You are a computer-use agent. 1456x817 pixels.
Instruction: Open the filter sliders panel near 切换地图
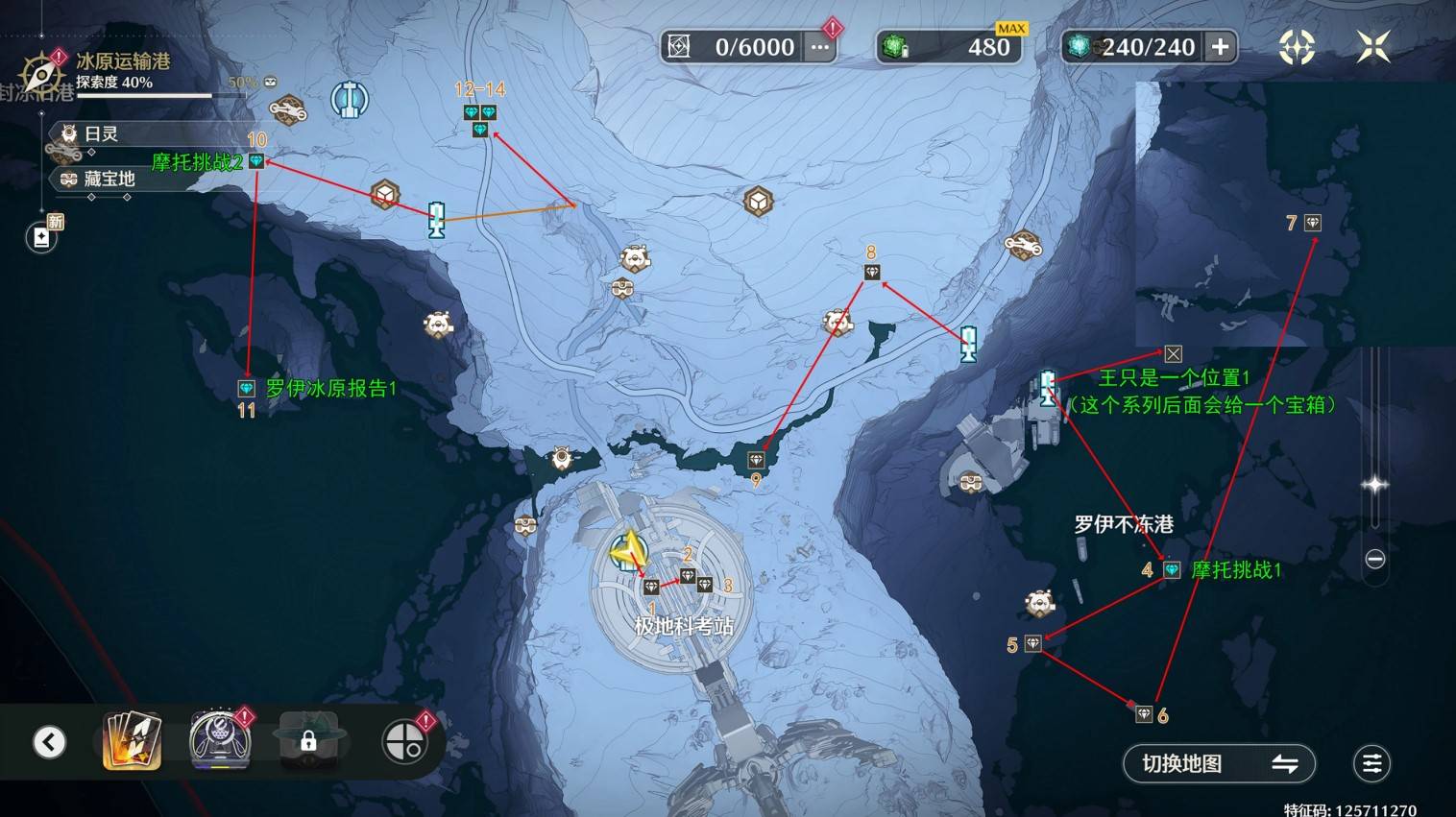pyautogui.click(x=1371, y=763)
